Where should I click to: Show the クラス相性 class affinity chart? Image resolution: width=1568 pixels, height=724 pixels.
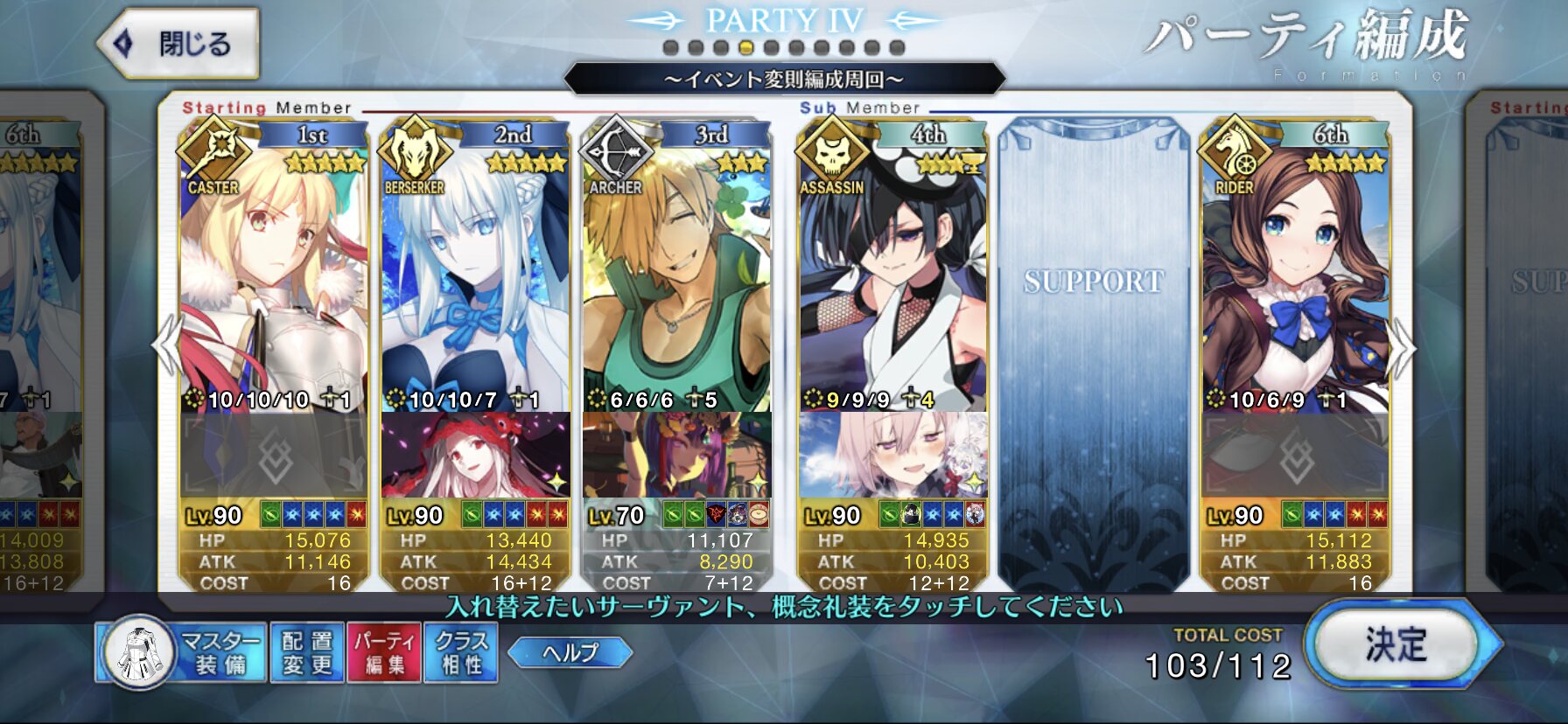pos(461,653)
